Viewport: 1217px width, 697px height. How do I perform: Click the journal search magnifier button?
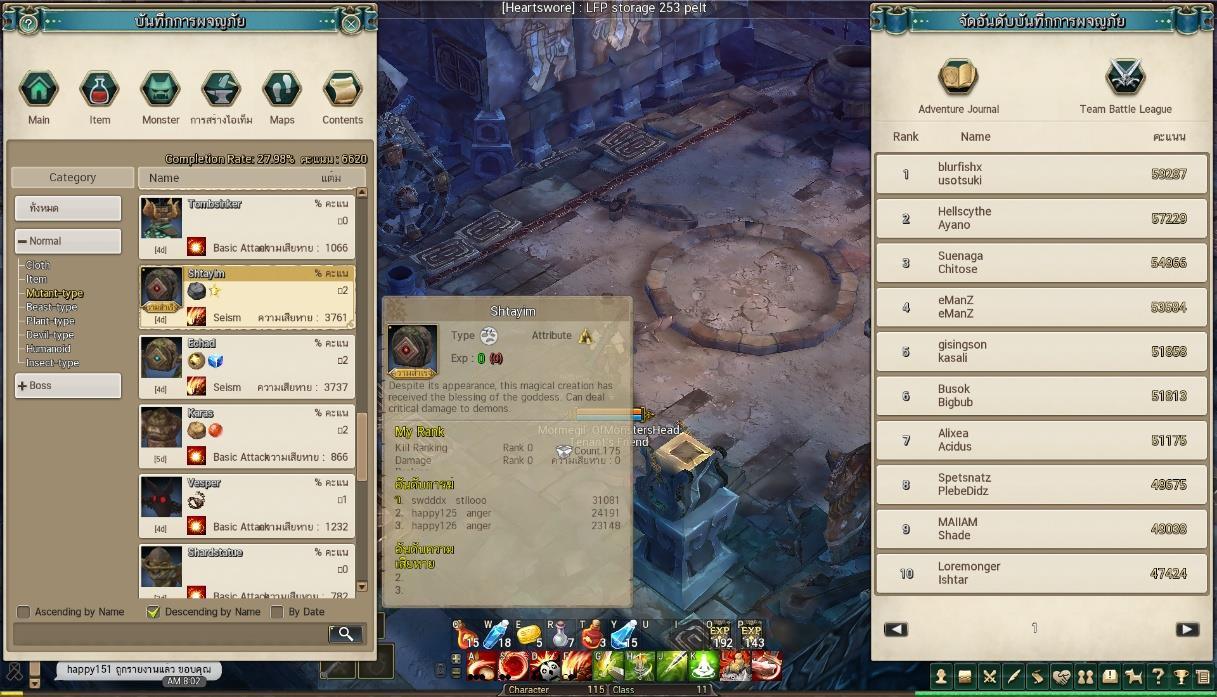coord(345,633)
